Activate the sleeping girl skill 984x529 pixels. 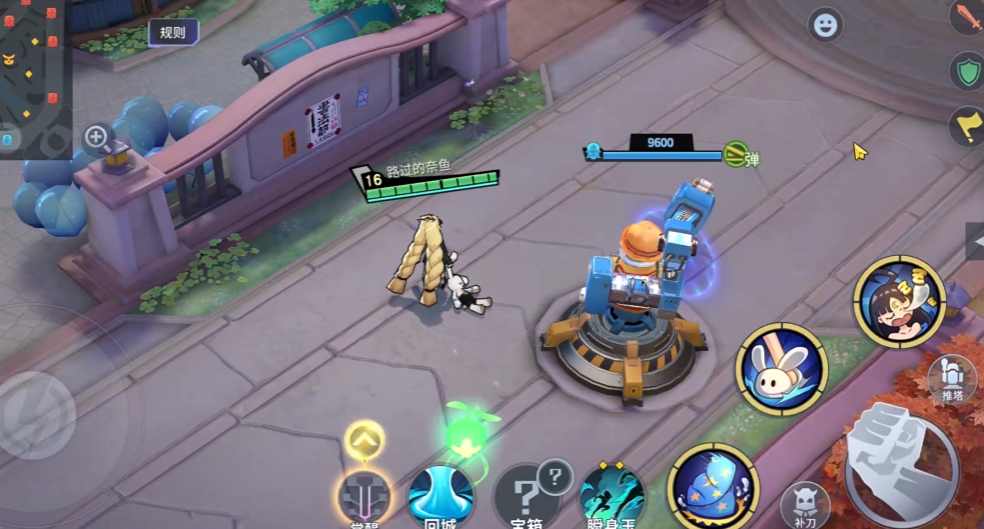pos(898,302)
